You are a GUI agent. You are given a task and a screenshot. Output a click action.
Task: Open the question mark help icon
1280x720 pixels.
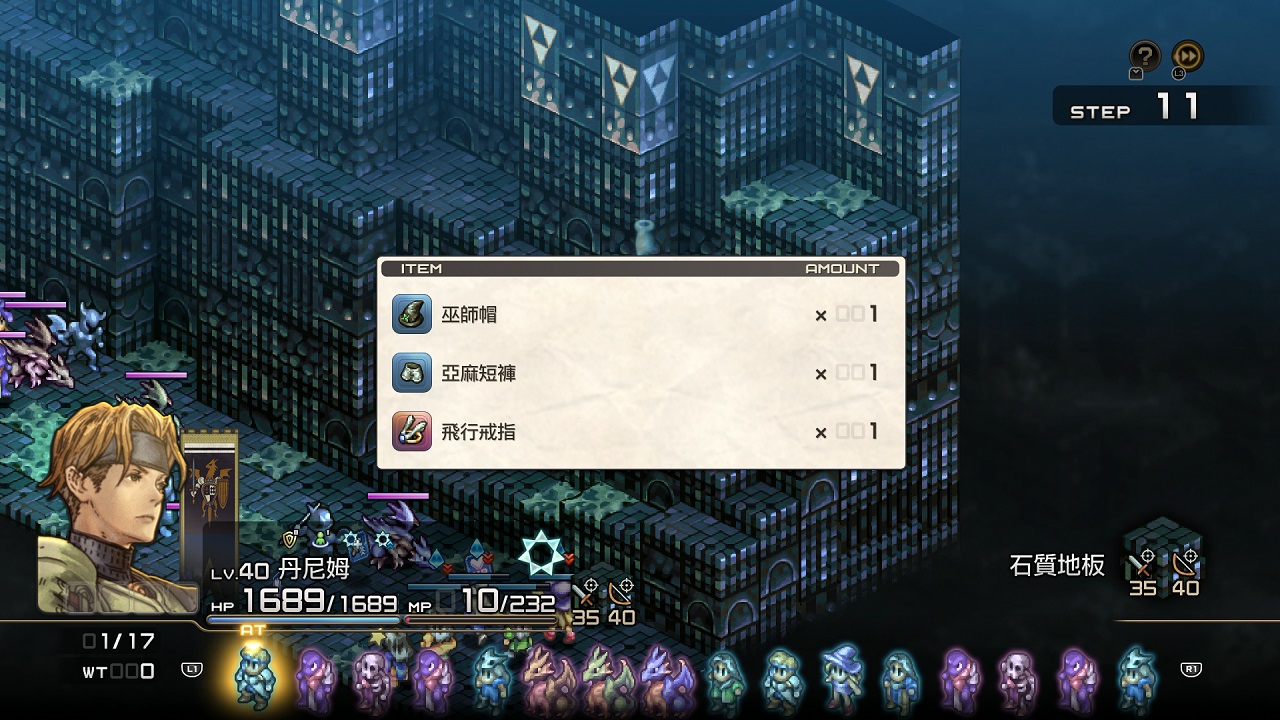click(1144, 56)
